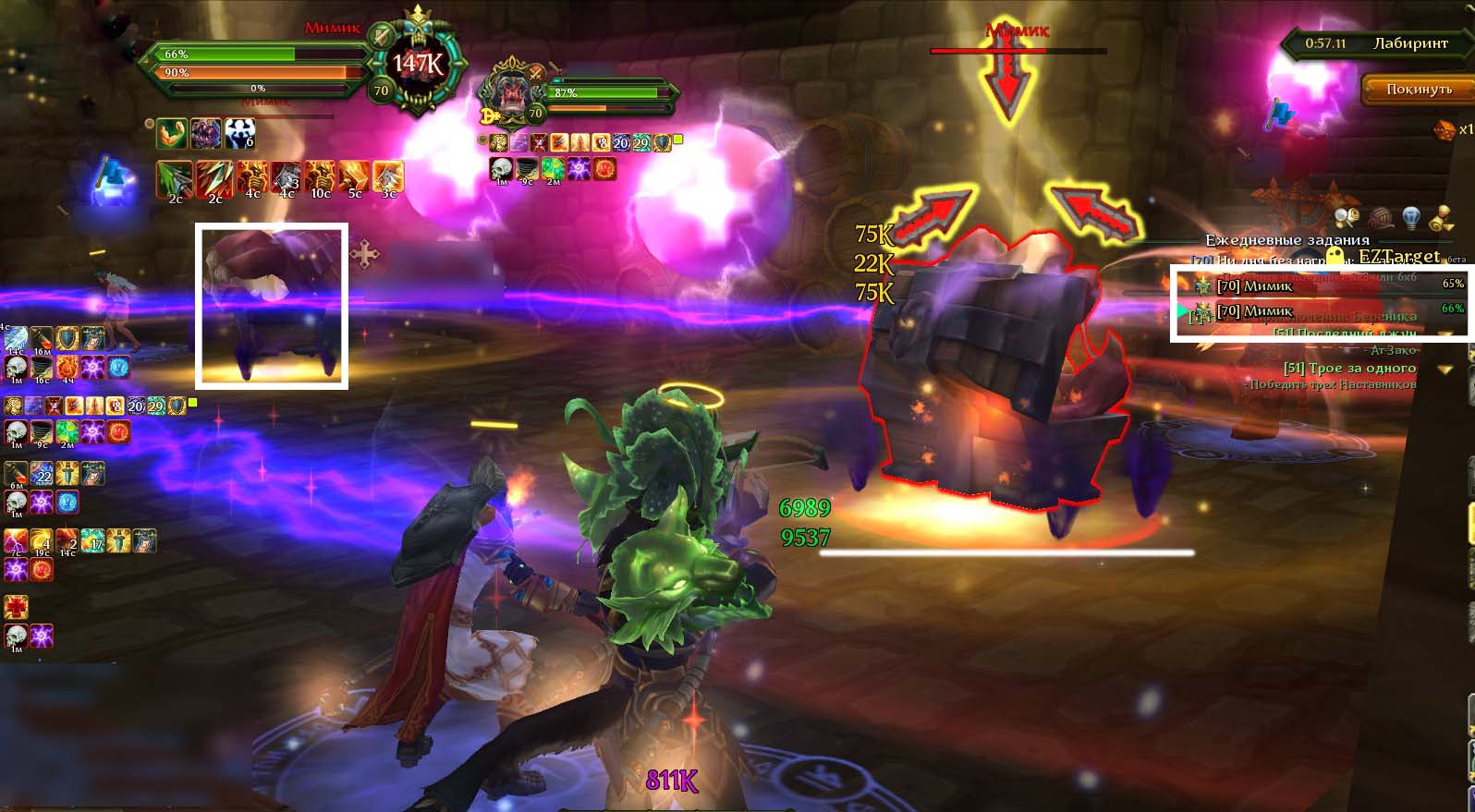
Task: Click the Ежедневные задания header
Action: [x=1286, y=239]
